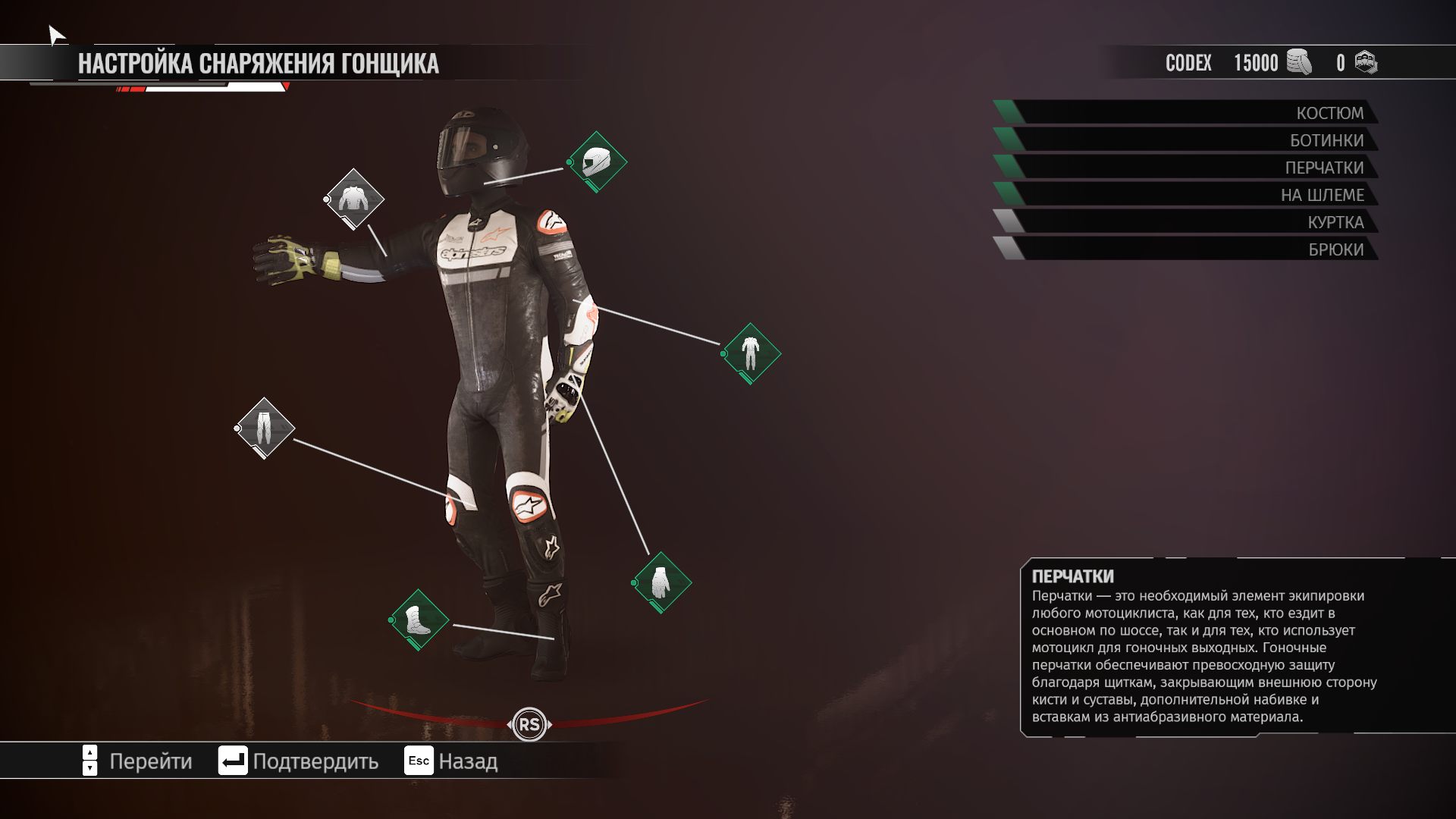Go back with the Назад button

(451, 761)
